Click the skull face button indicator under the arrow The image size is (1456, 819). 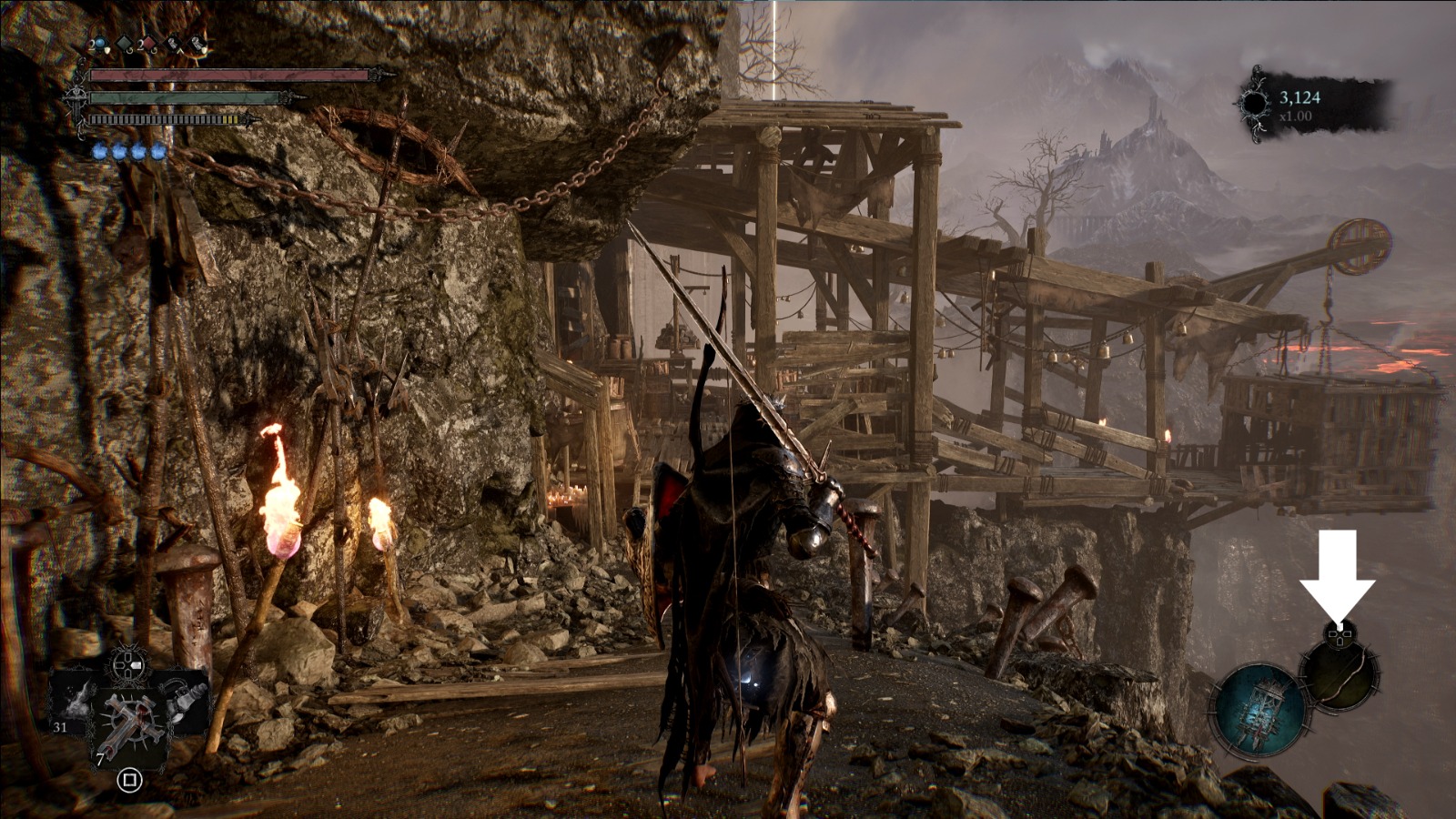tap(1339, 634)
